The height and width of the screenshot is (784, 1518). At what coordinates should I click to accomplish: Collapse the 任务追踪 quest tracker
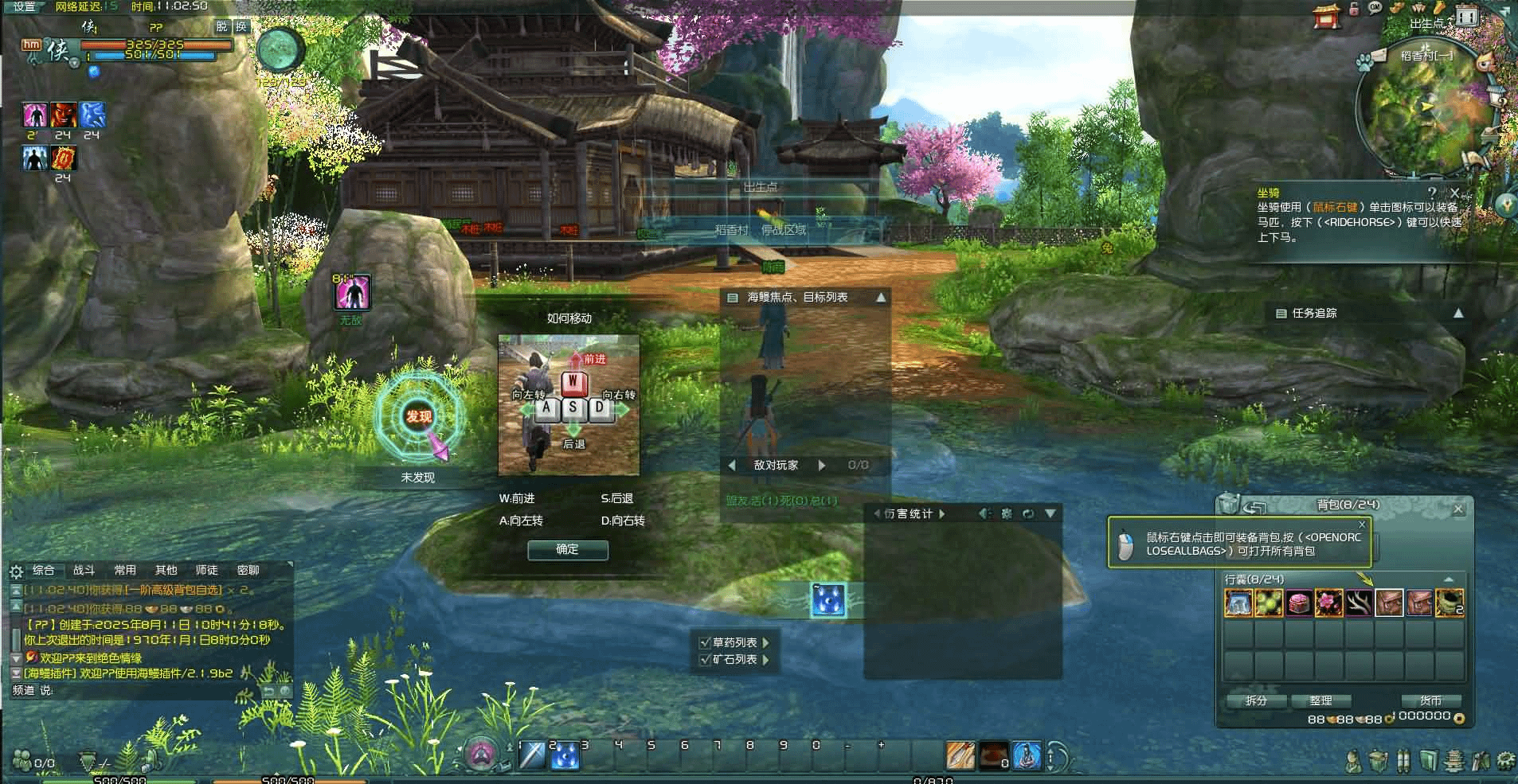1457,314
